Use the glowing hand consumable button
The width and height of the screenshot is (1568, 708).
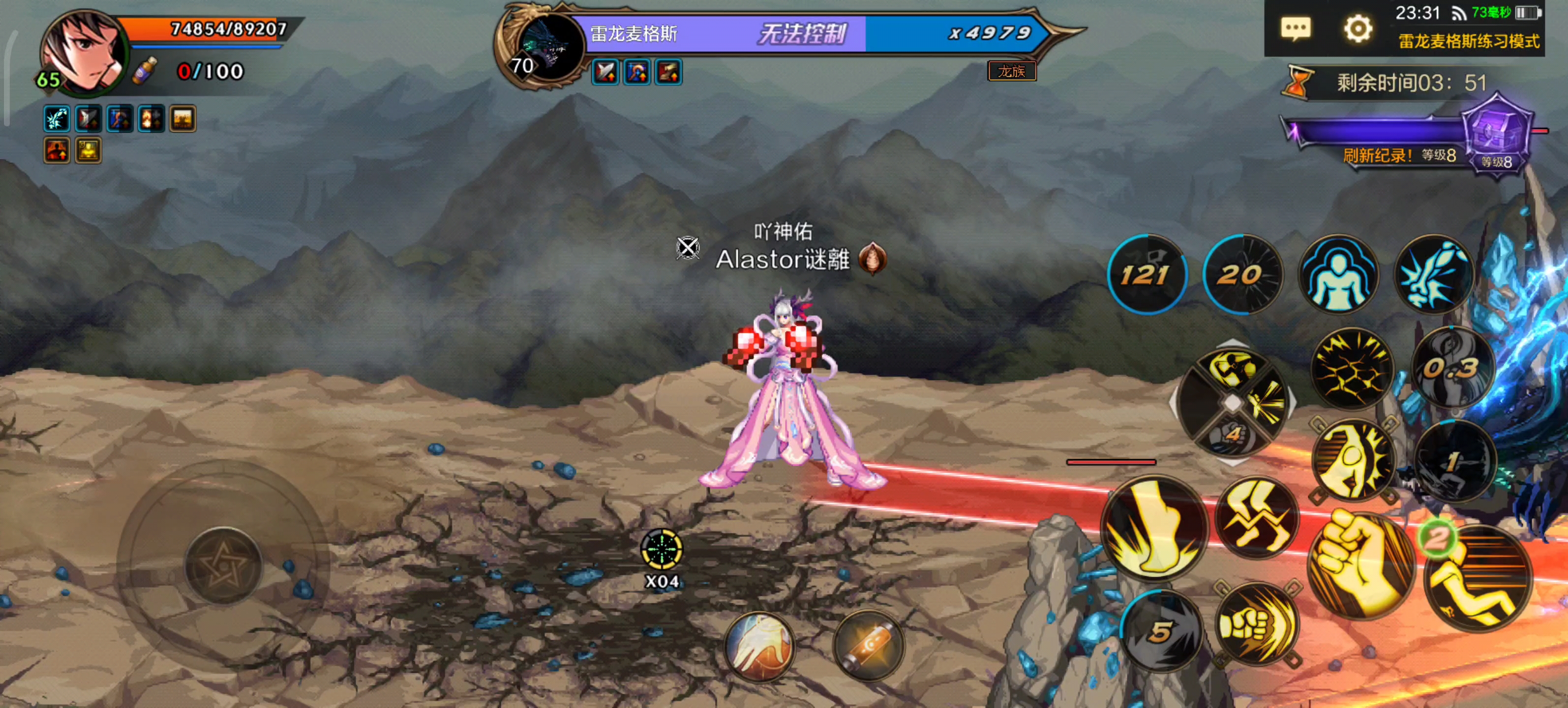(759, 646)
